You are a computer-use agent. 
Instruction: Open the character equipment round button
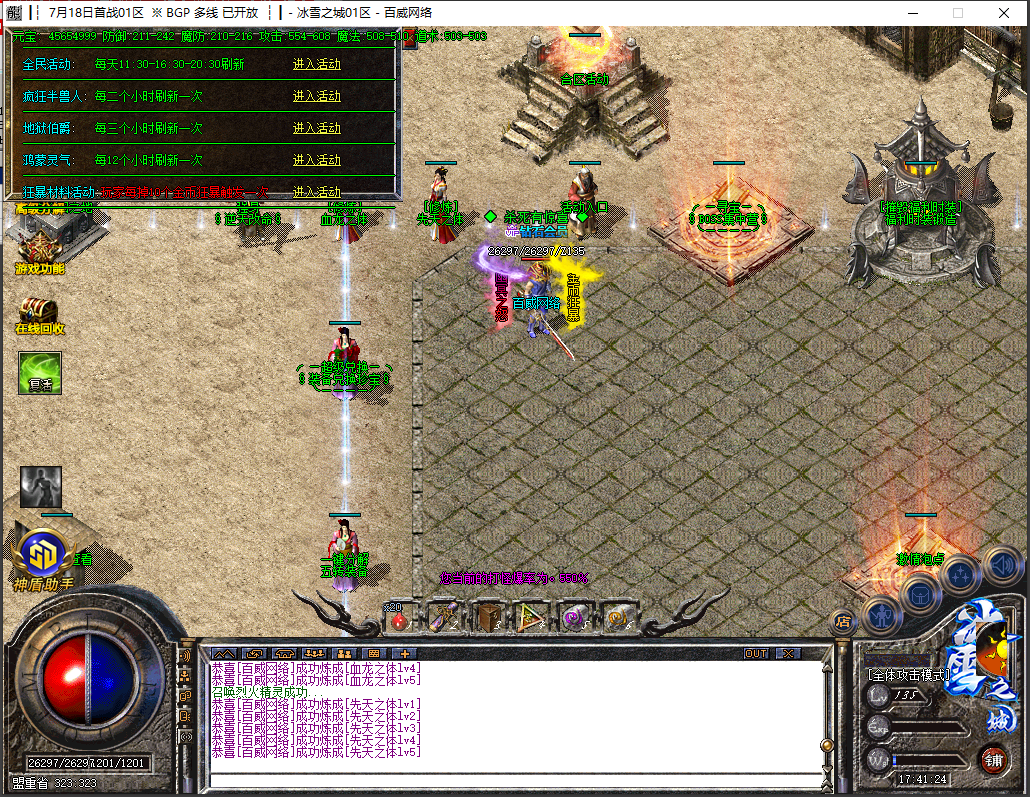pyautogui.click(x=882, y=613)
